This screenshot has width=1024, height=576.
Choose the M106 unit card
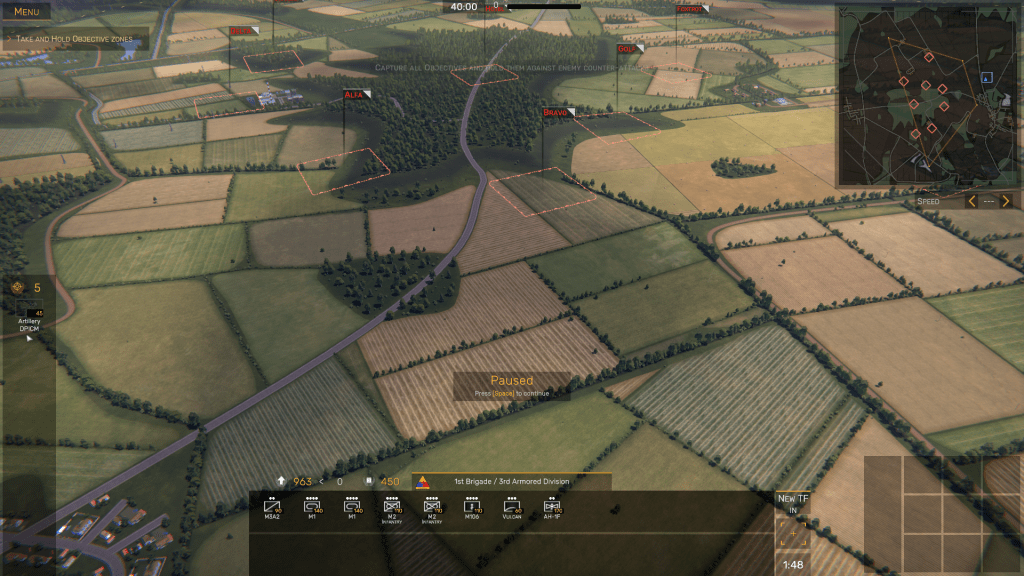pos(472,509)
